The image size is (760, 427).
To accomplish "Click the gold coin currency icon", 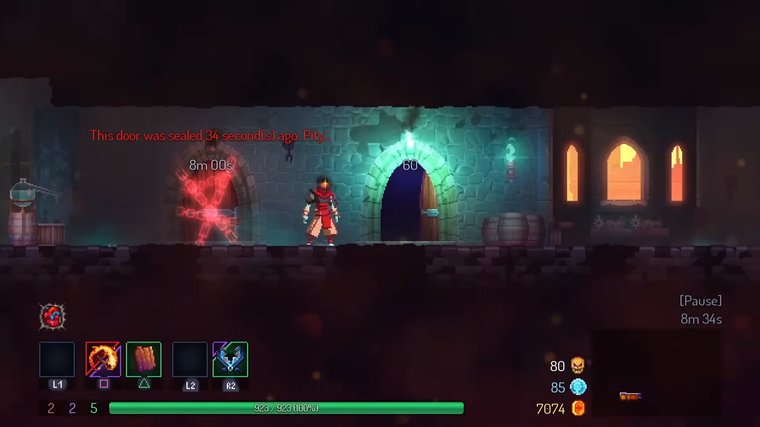I will [x=577, y=408].
